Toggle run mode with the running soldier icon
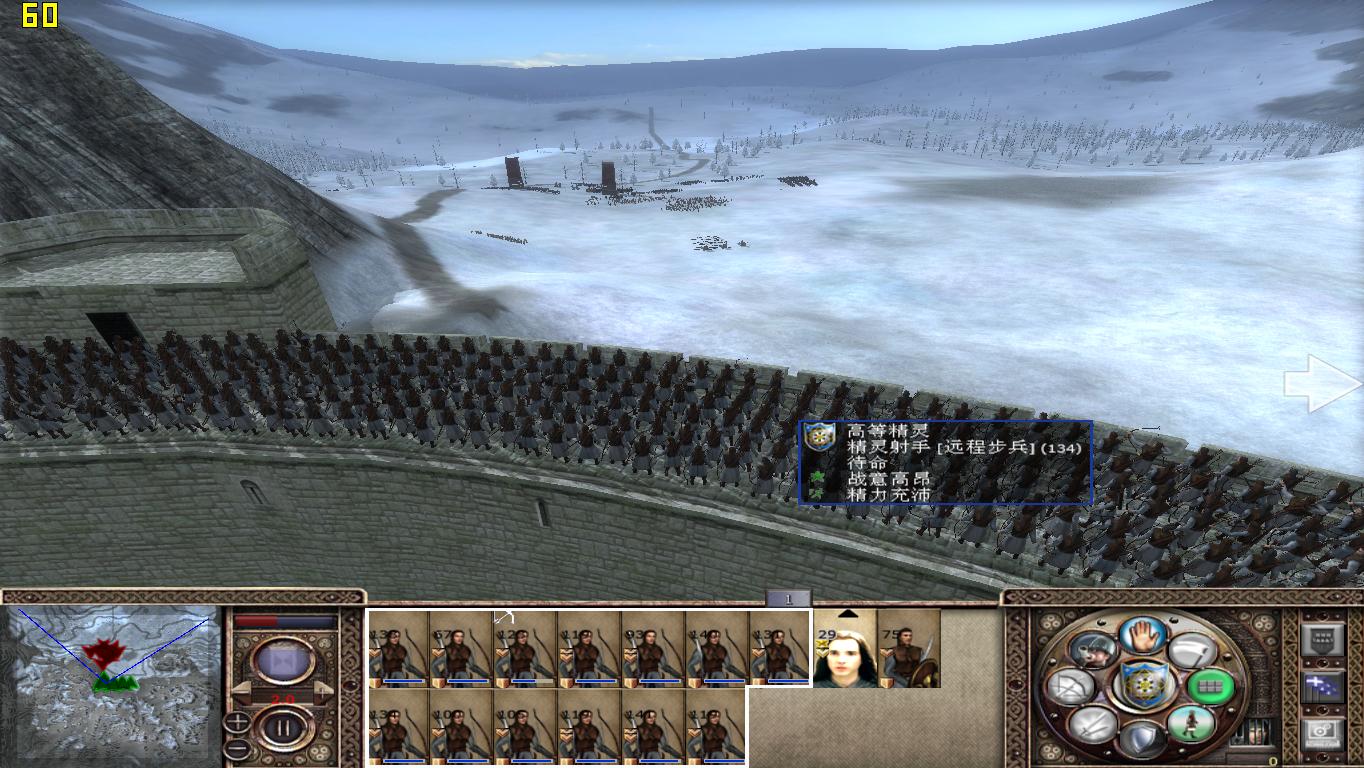1364x768 pixels. (x=1191, y=724)
